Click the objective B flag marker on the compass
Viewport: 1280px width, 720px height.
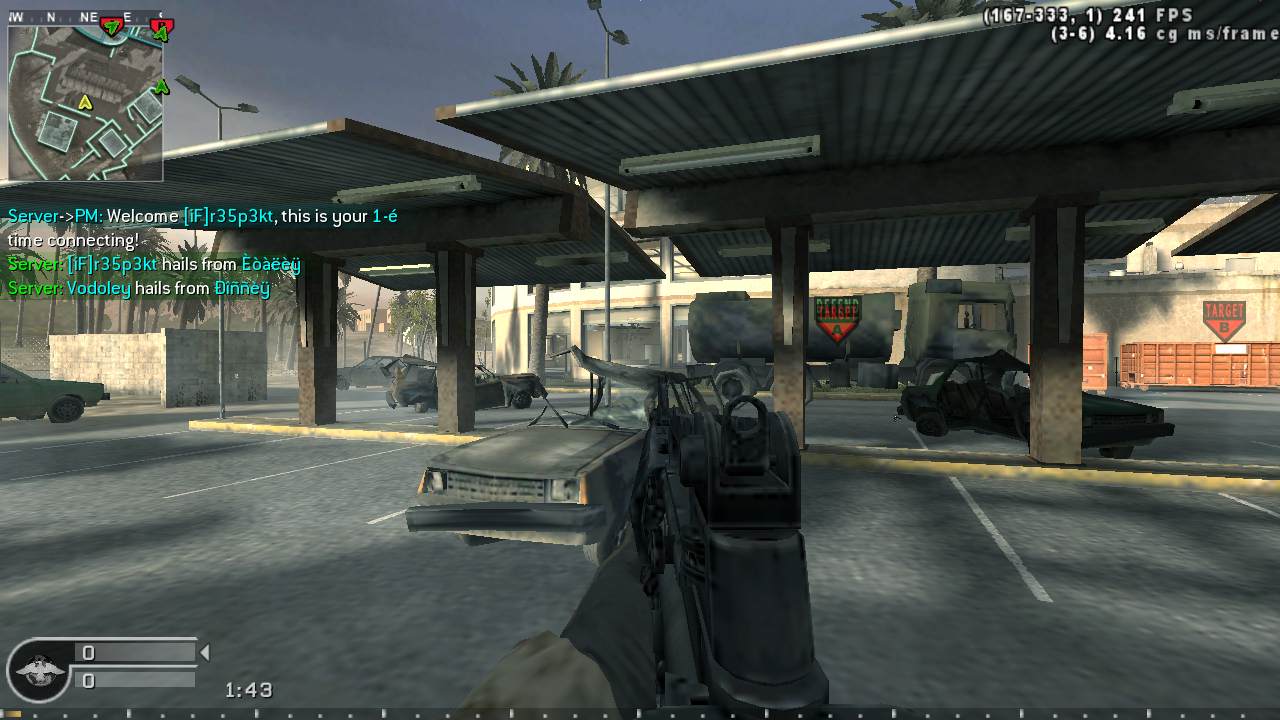point(160,24)
